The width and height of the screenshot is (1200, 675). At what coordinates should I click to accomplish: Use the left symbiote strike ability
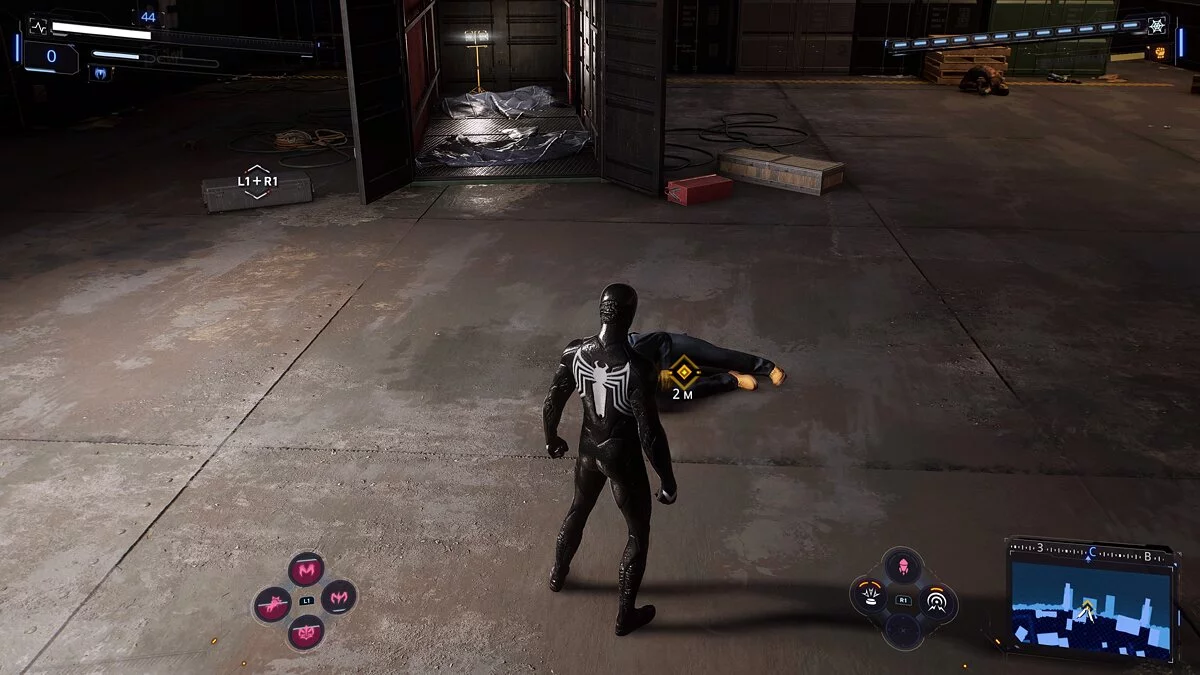point(271,604)
